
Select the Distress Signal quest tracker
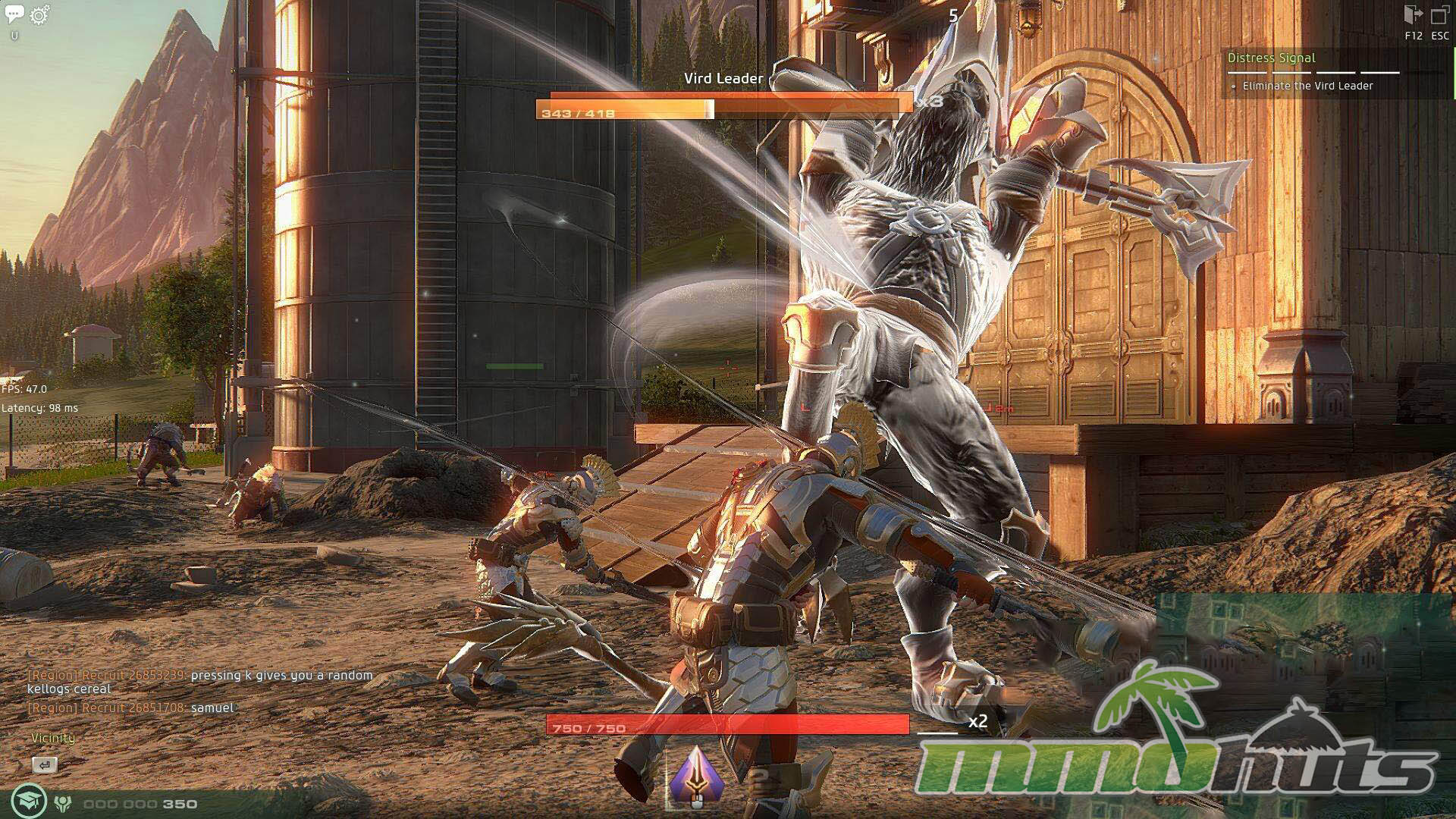(1272, 58)
